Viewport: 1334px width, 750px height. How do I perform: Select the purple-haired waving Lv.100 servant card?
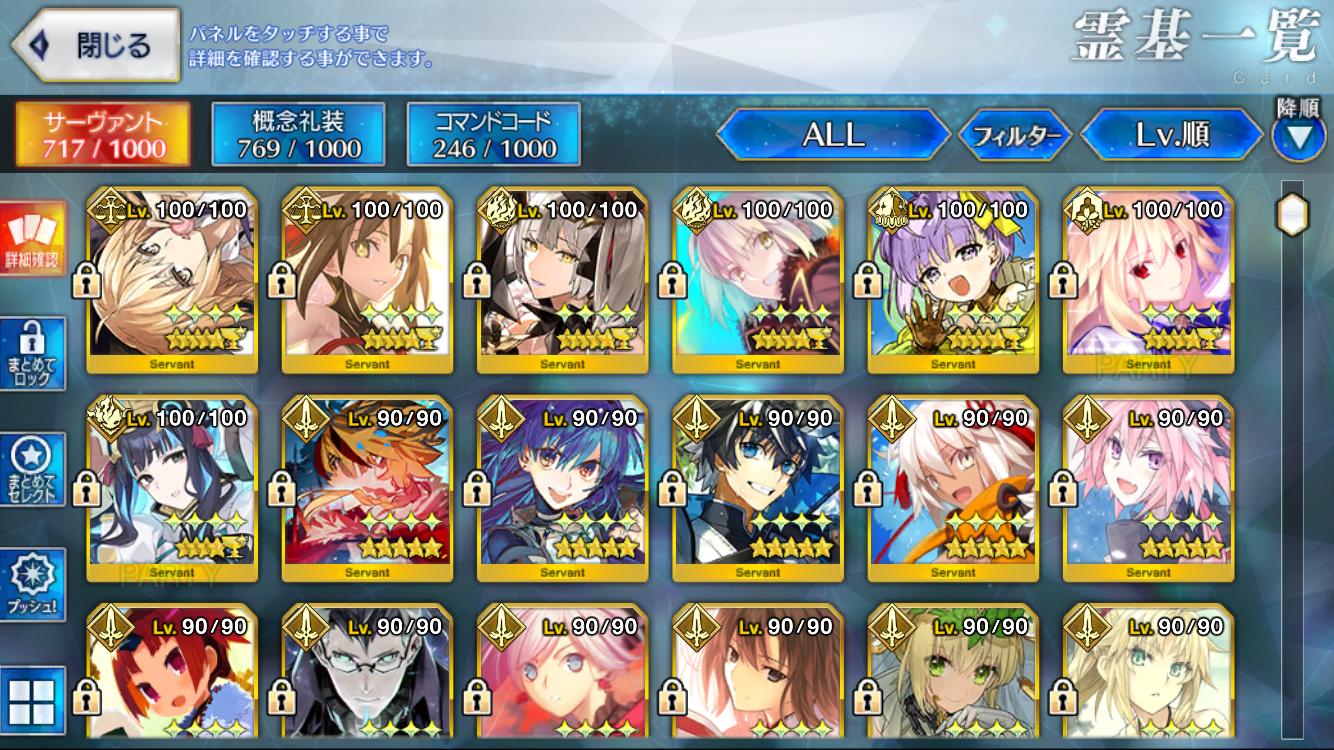pos(953,281)
